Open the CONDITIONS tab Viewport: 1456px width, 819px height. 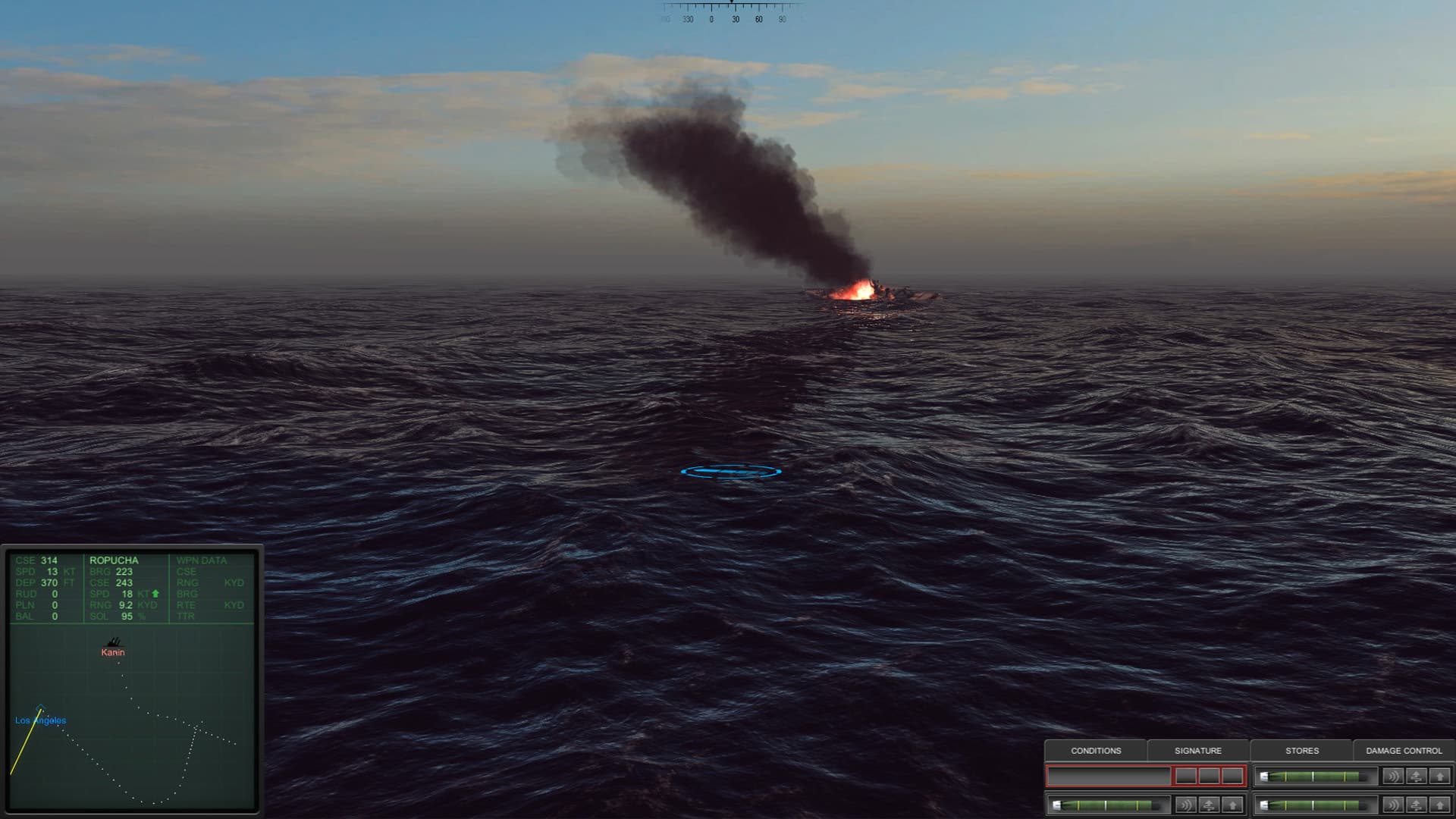[x=1096, y=751]
